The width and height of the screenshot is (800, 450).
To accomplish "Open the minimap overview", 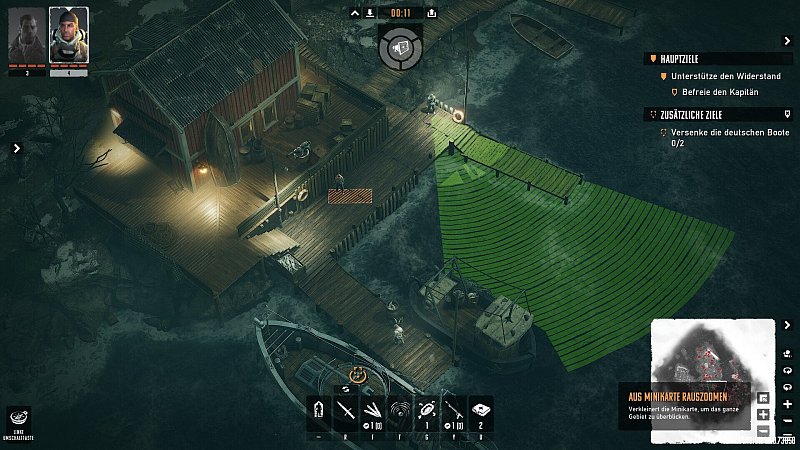I will coord(713,357).
